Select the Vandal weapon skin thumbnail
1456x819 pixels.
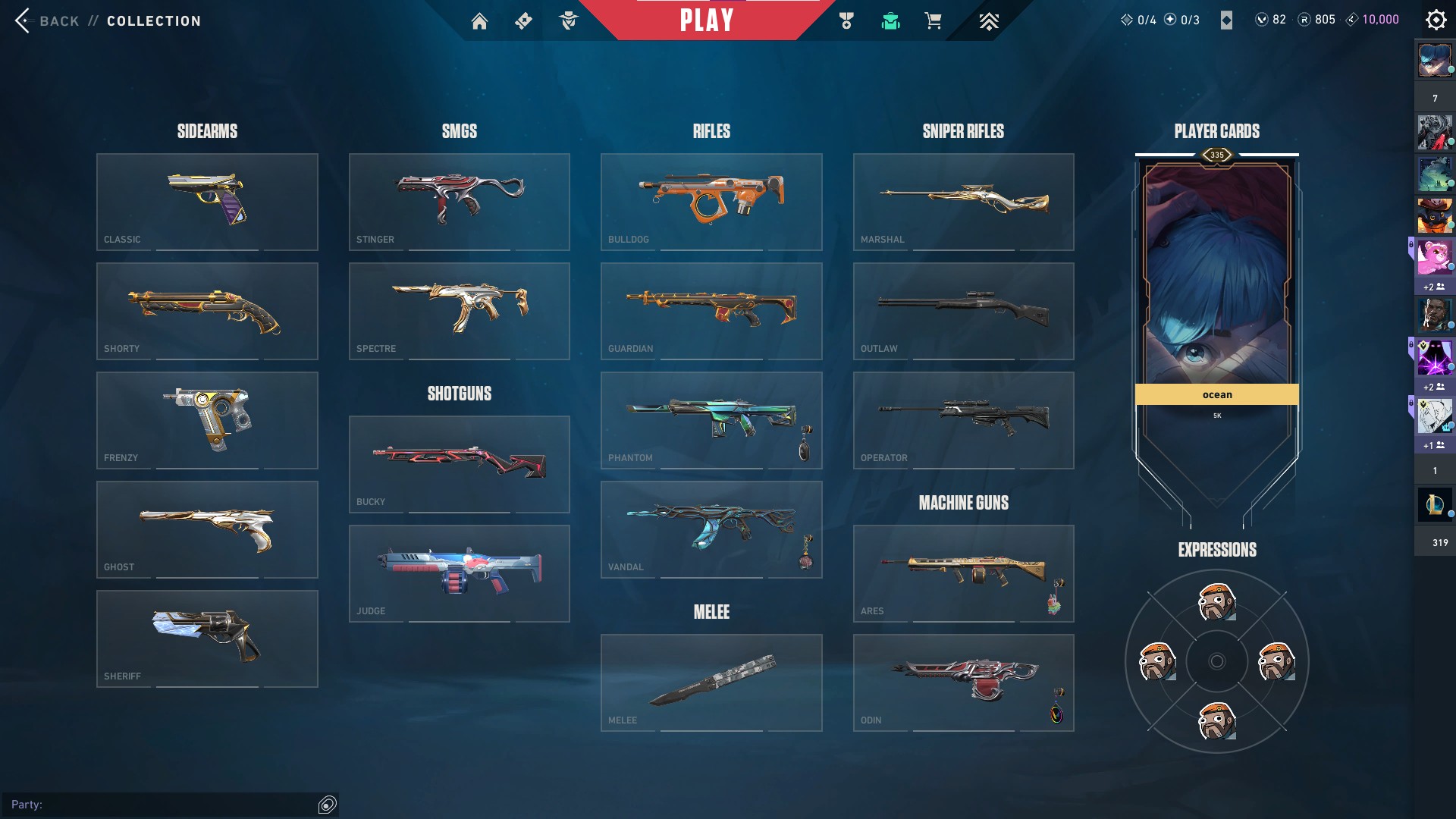pos(711,529)
